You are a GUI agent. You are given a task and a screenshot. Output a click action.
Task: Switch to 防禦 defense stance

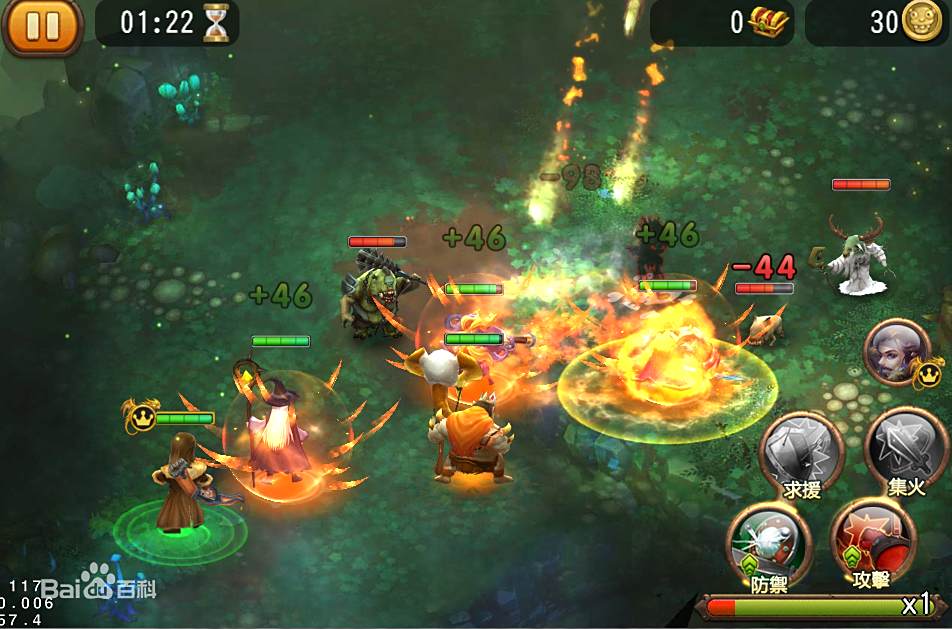point(768,543)
